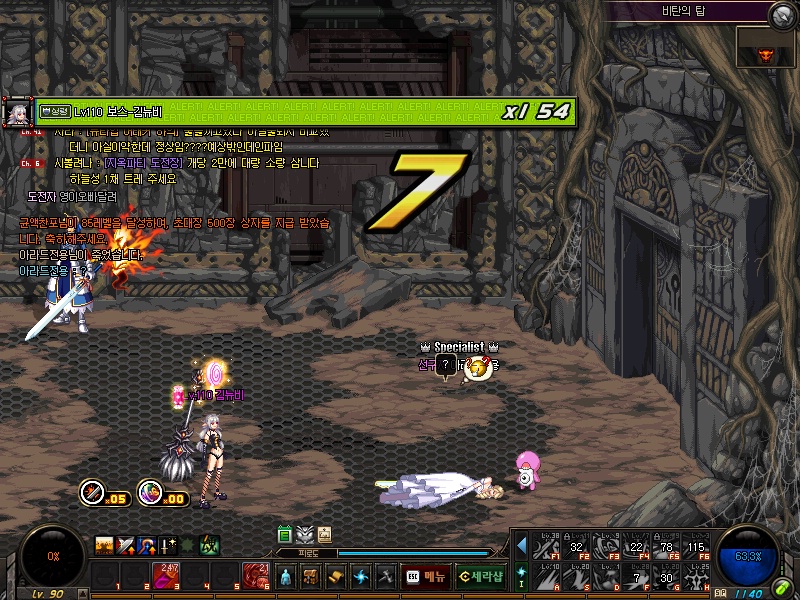Expand skill bar with the blue arrow
The width and height of the screenshot is (800, 600).
click(521, 545)
